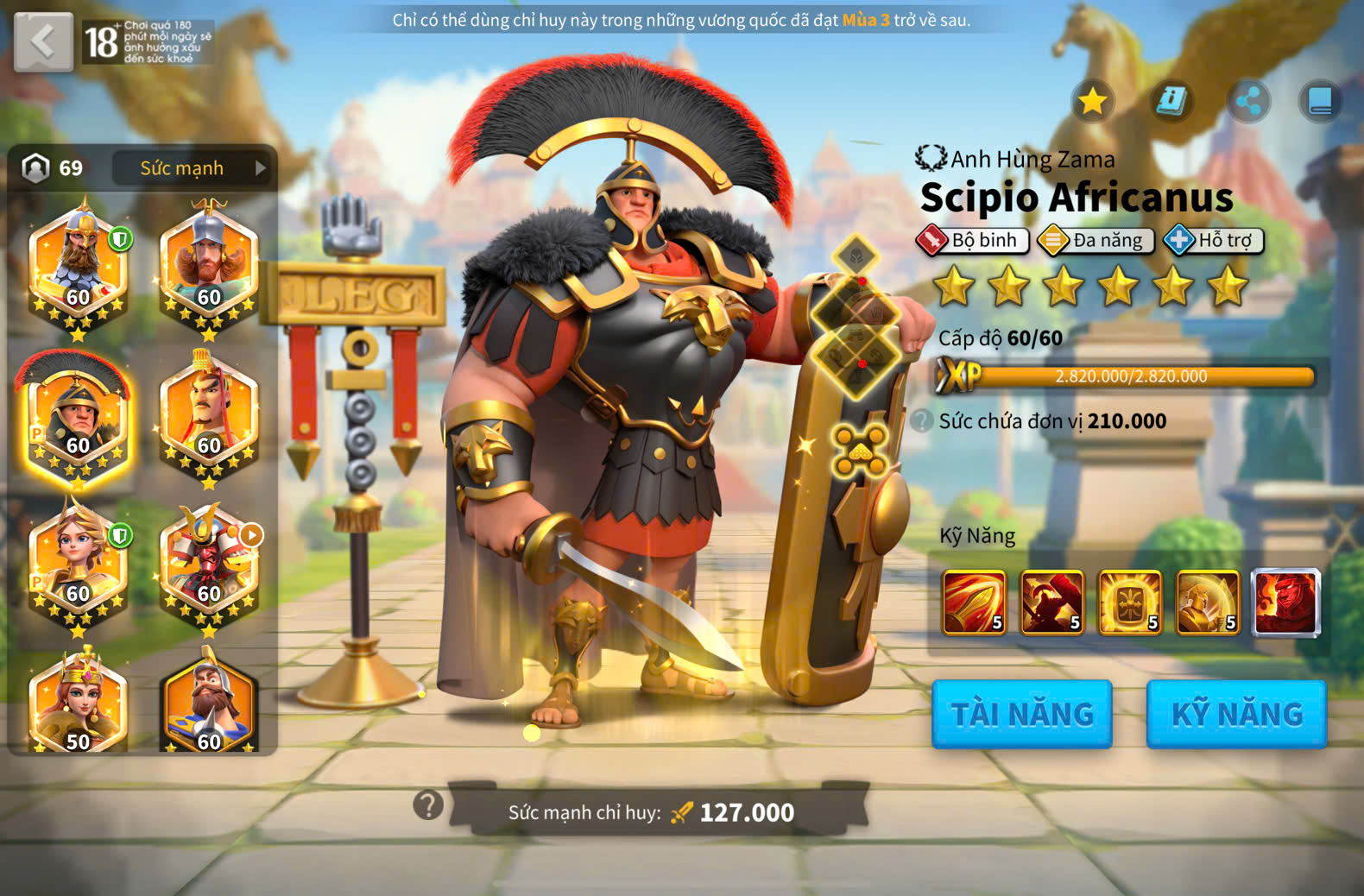Select the first red spear skill icon

point(975,603)
